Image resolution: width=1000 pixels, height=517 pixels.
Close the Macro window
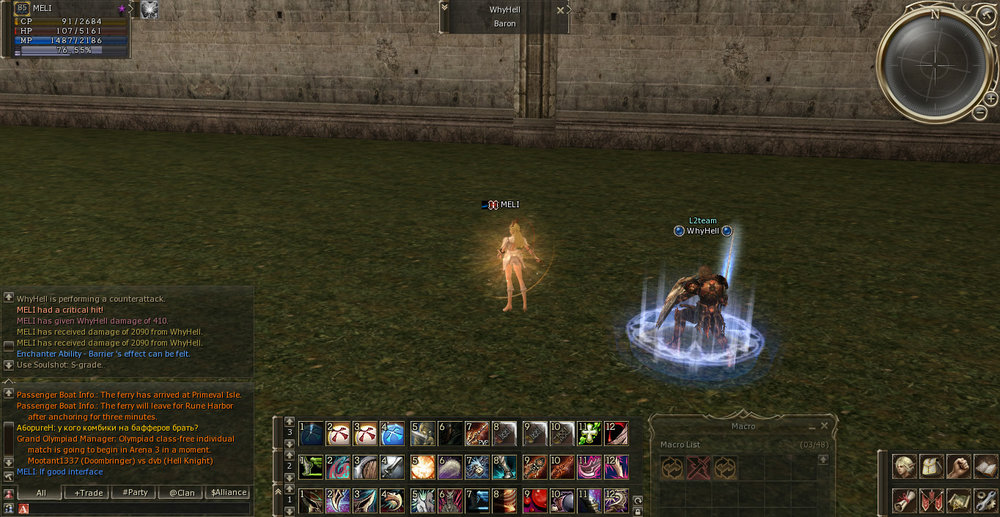[824, 425]
